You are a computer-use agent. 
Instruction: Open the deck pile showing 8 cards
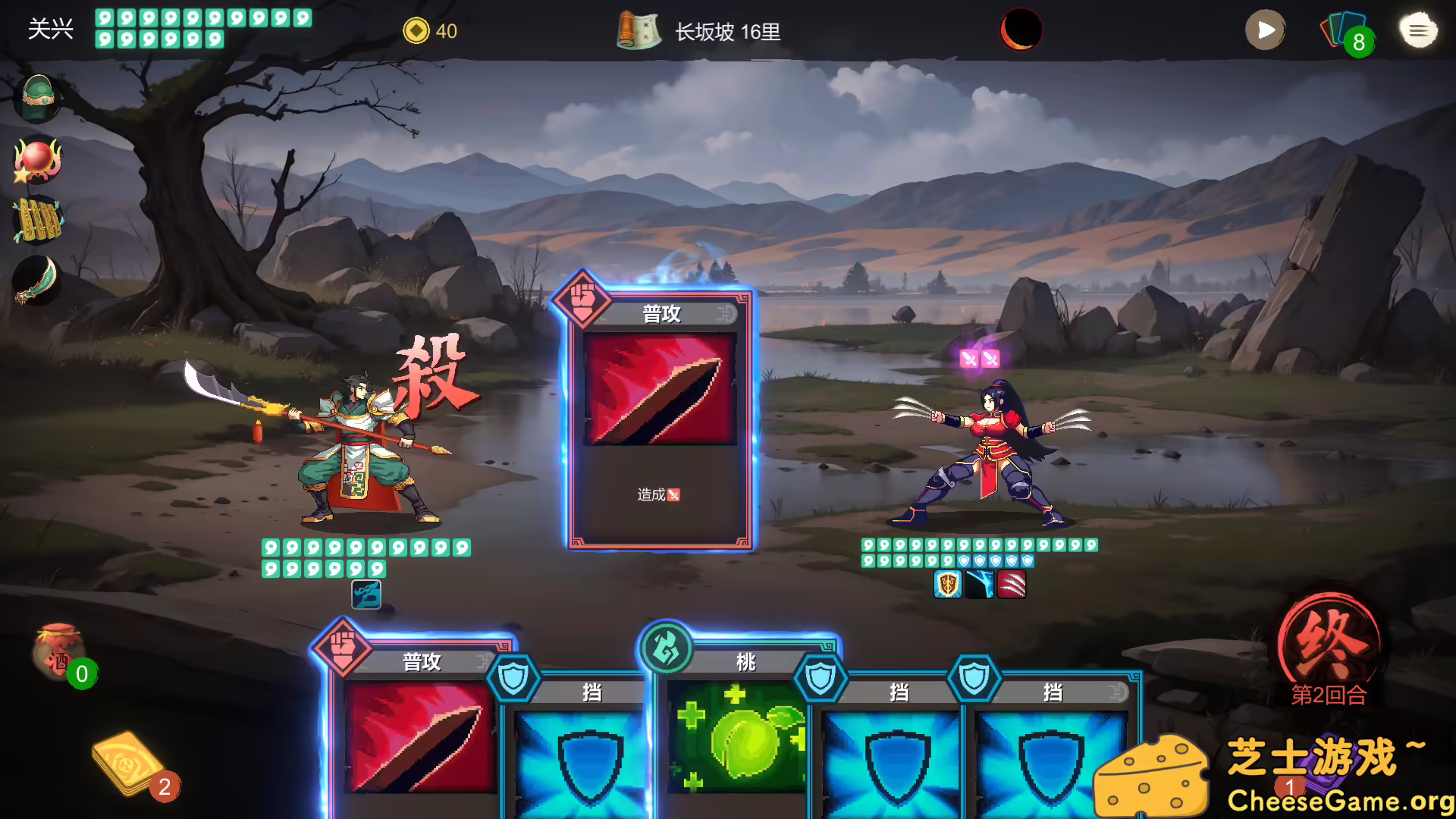(x=1348, y=30)
